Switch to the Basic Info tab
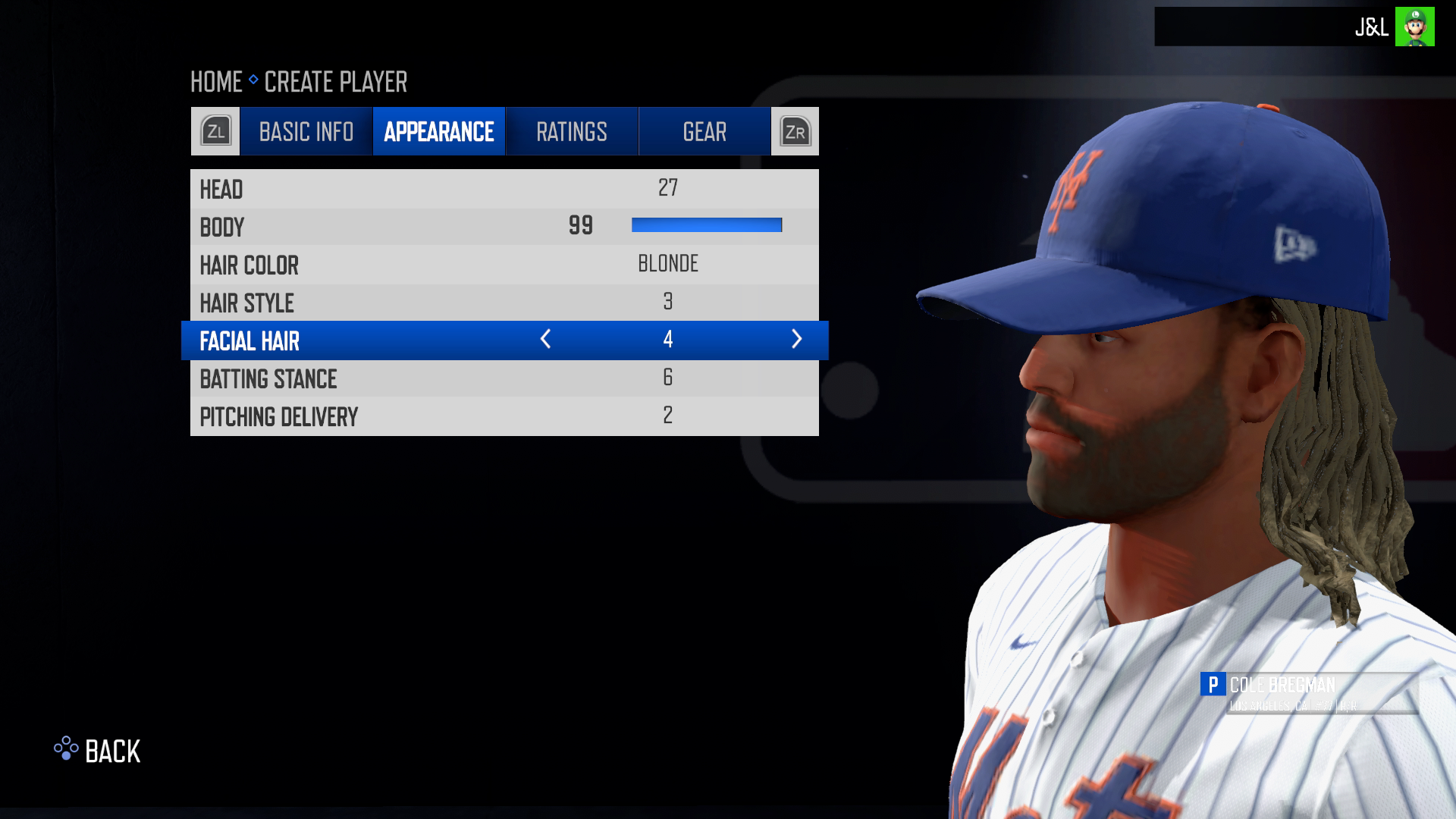Viewport: 1456px width, 819px height. (306, 132)
